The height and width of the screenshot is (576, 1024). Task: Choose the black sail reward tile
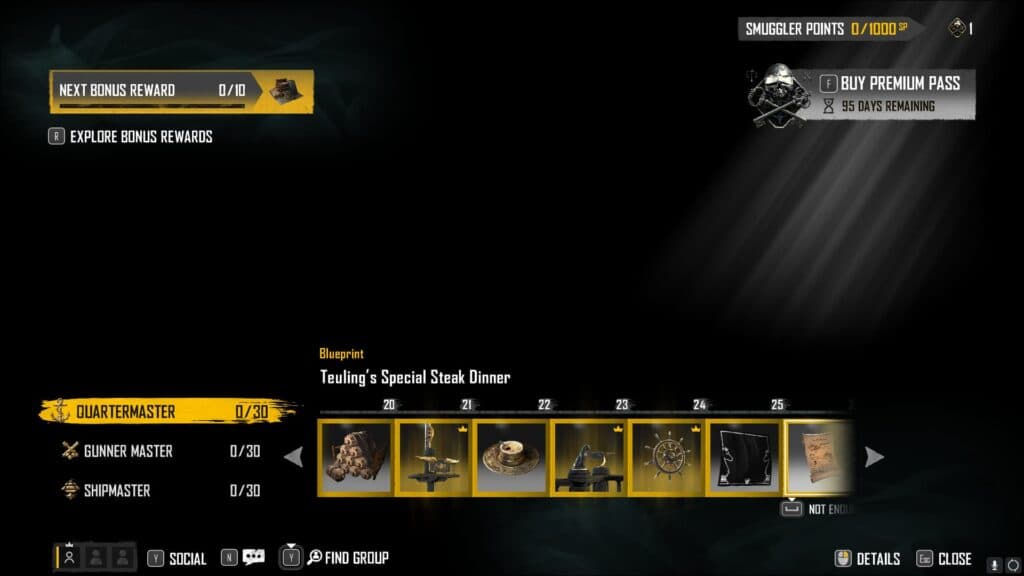(744, 457)
